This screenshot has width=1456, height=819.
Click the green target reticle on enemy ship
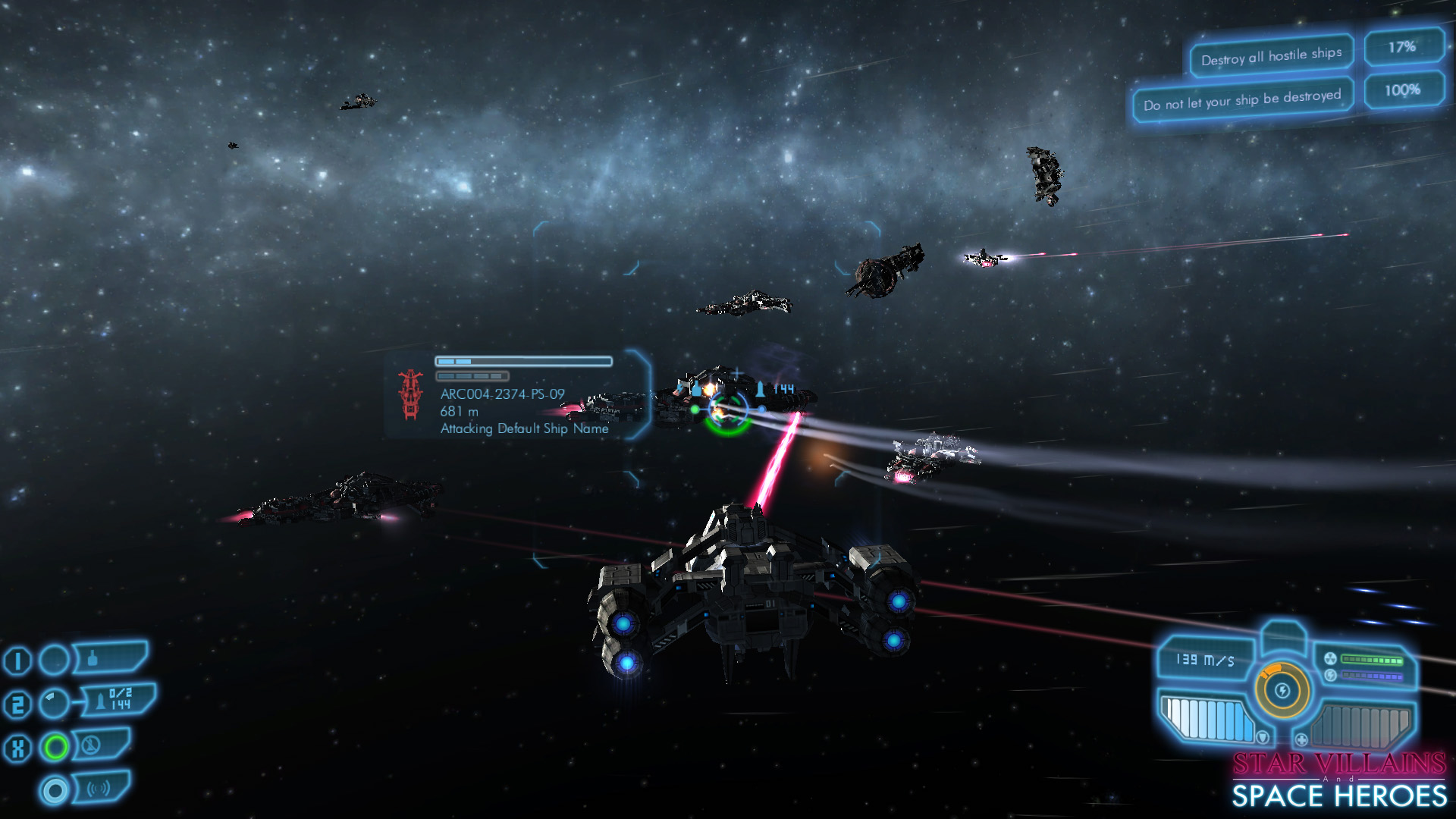coord(726,414)
